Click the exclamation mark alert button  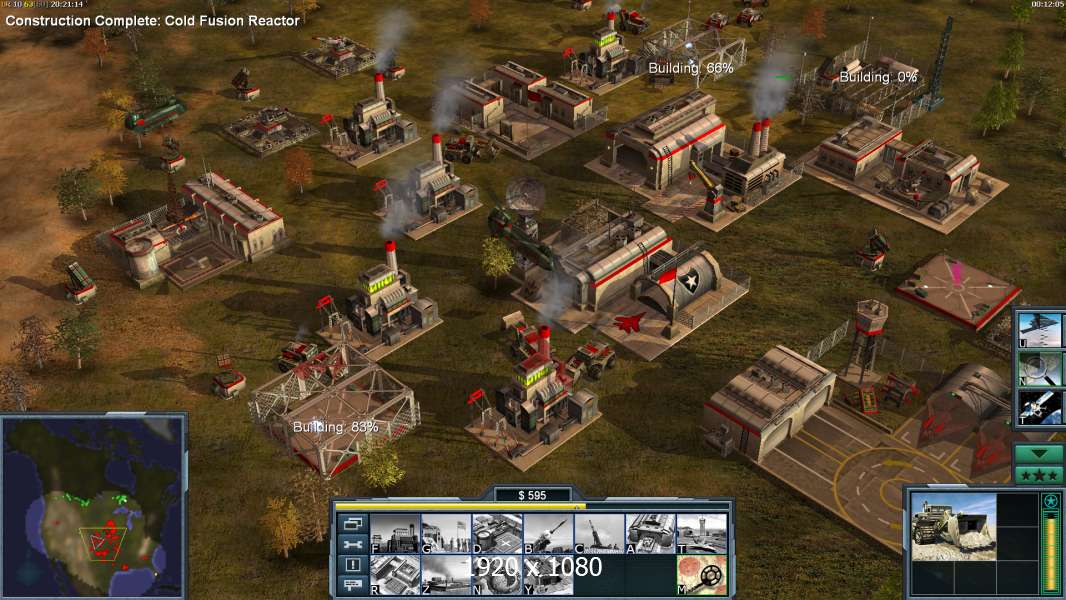click(351, 565)
